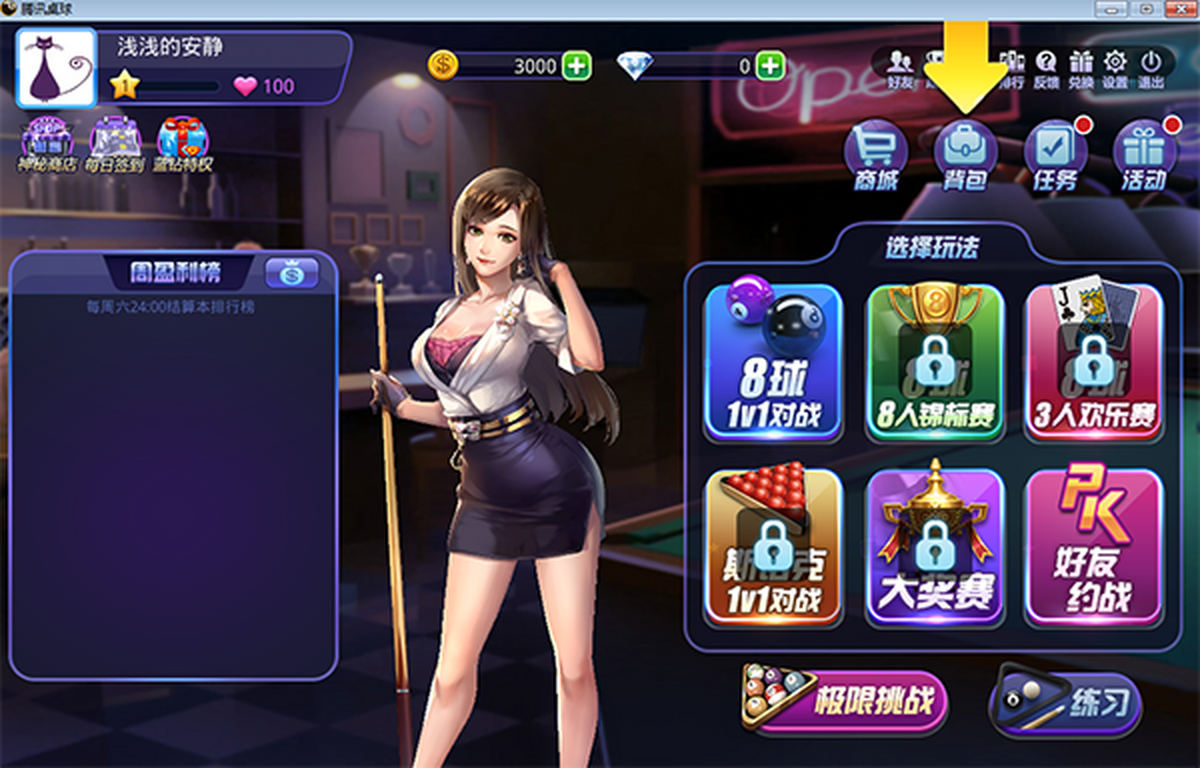Select the 8球 1v1对战 game mode

773,362
